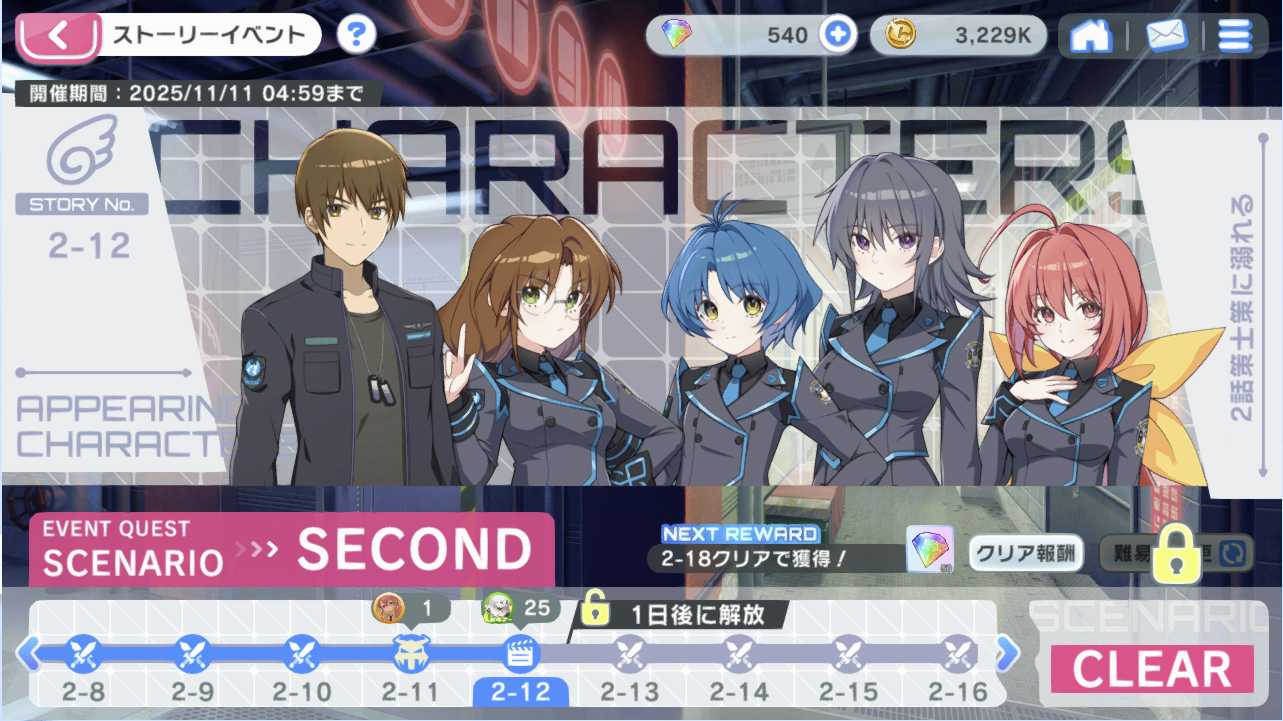This screenshot has width=1283, height=721.
Task: Choose stage 2-9 battle node
Action: click(x=191, y=655)
